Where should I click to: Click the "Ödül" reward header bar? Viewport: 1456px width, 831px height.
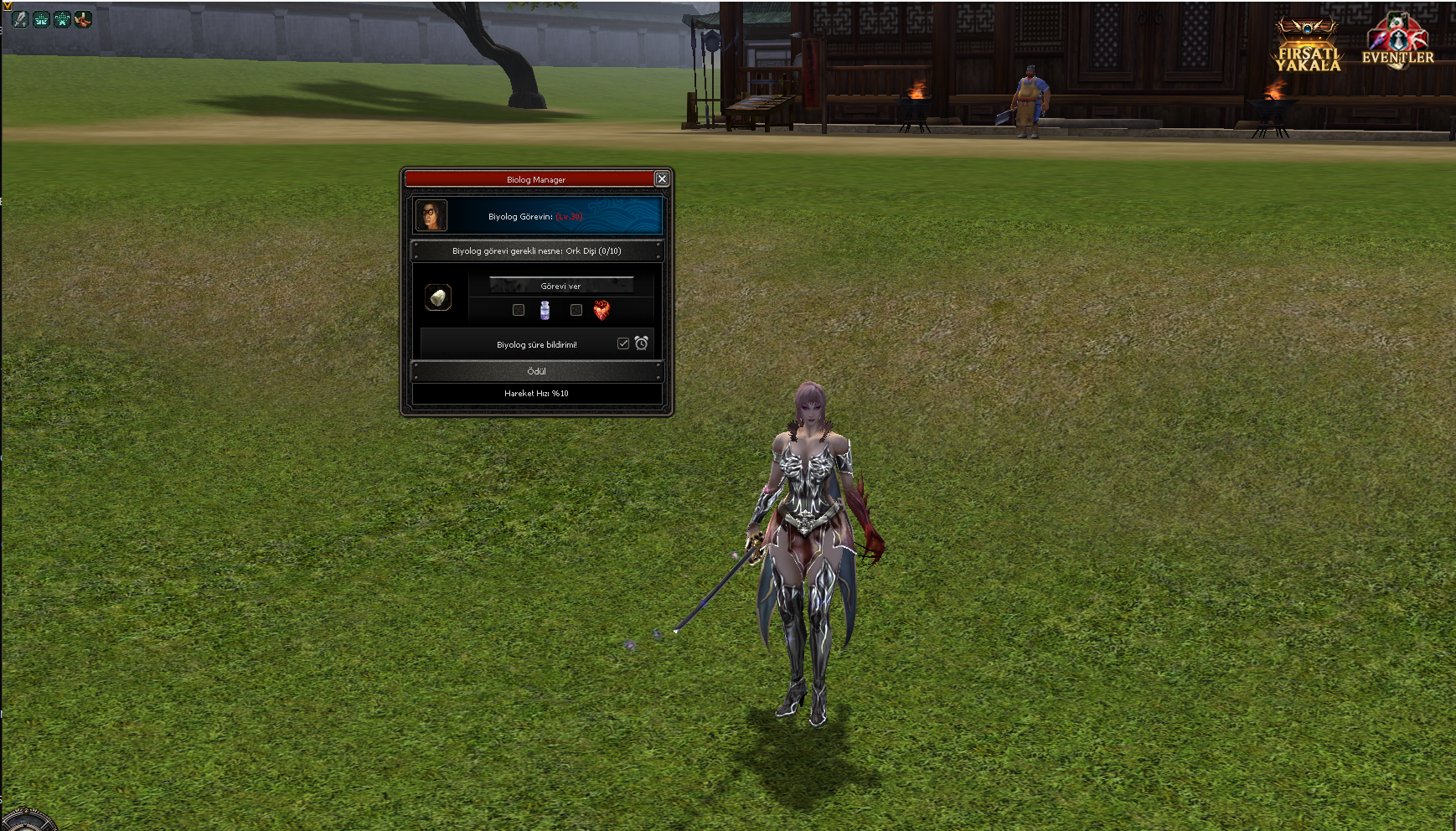click(x=536, y=371)
